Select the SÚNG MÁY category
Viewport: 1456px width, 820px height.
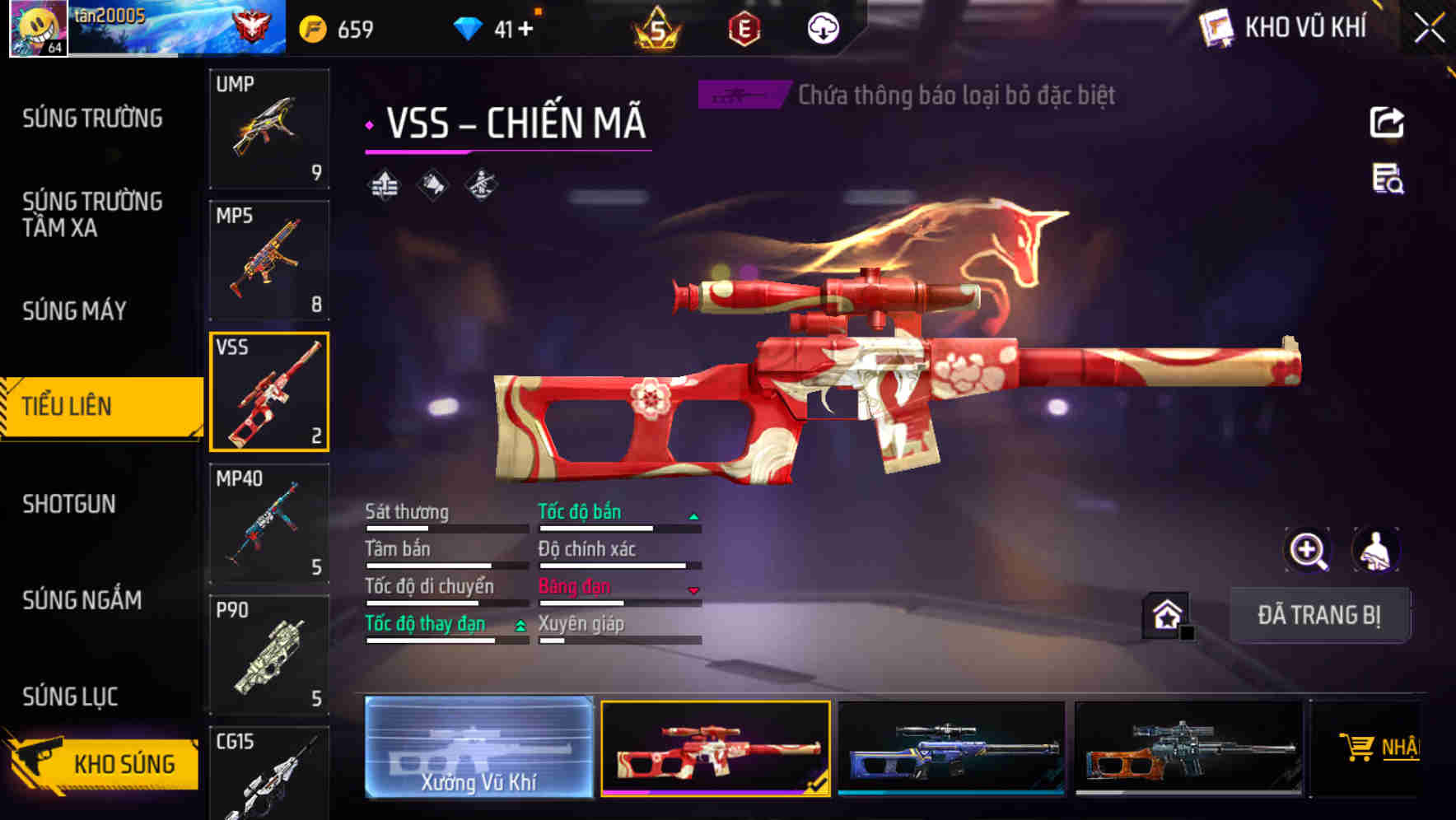(x=74, y=310)
